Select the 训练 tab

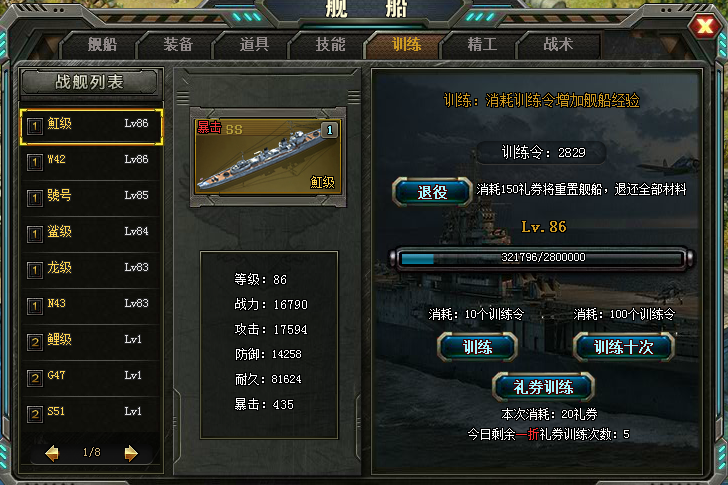(x=406, y=45)
